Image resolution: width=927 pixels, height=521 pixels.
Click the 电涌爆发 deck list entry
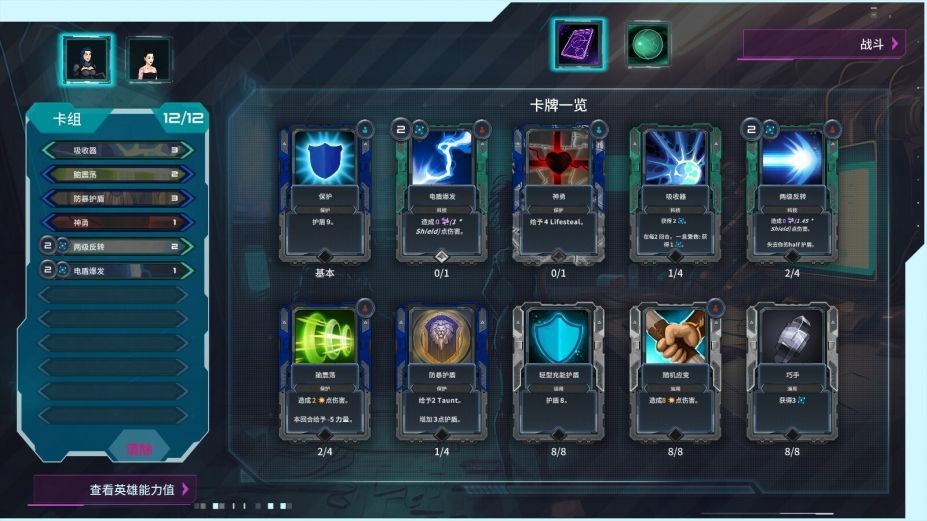click(117, 270)
